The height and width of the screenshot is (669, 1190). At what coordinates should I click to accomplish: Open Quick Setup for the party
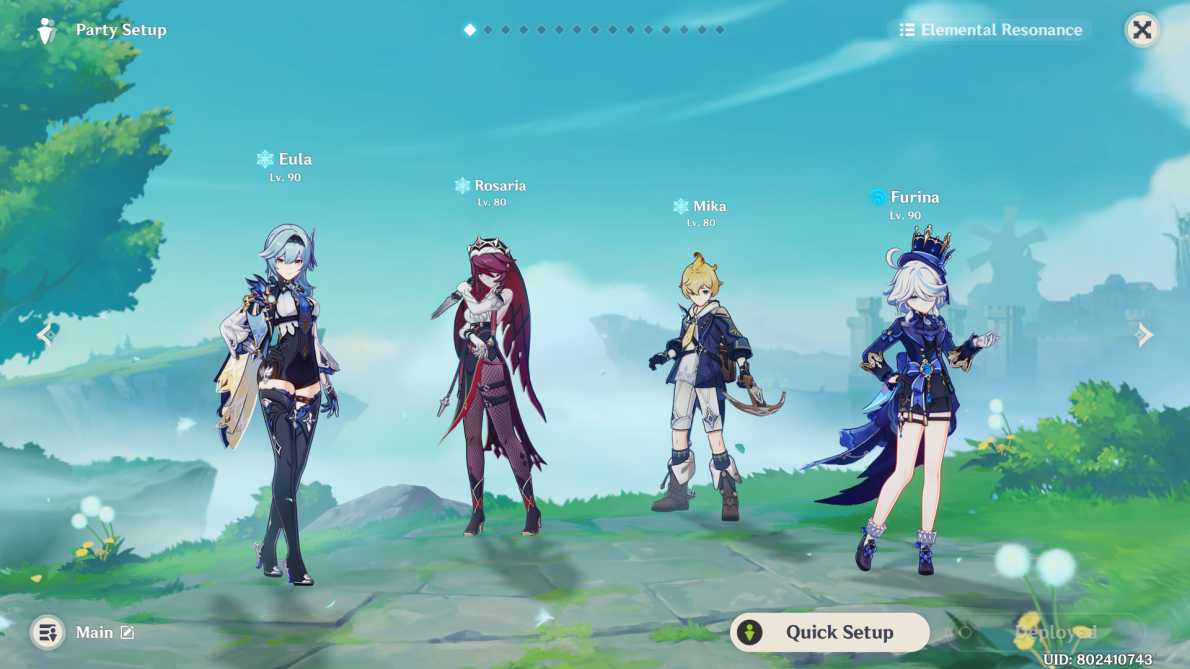829,632
